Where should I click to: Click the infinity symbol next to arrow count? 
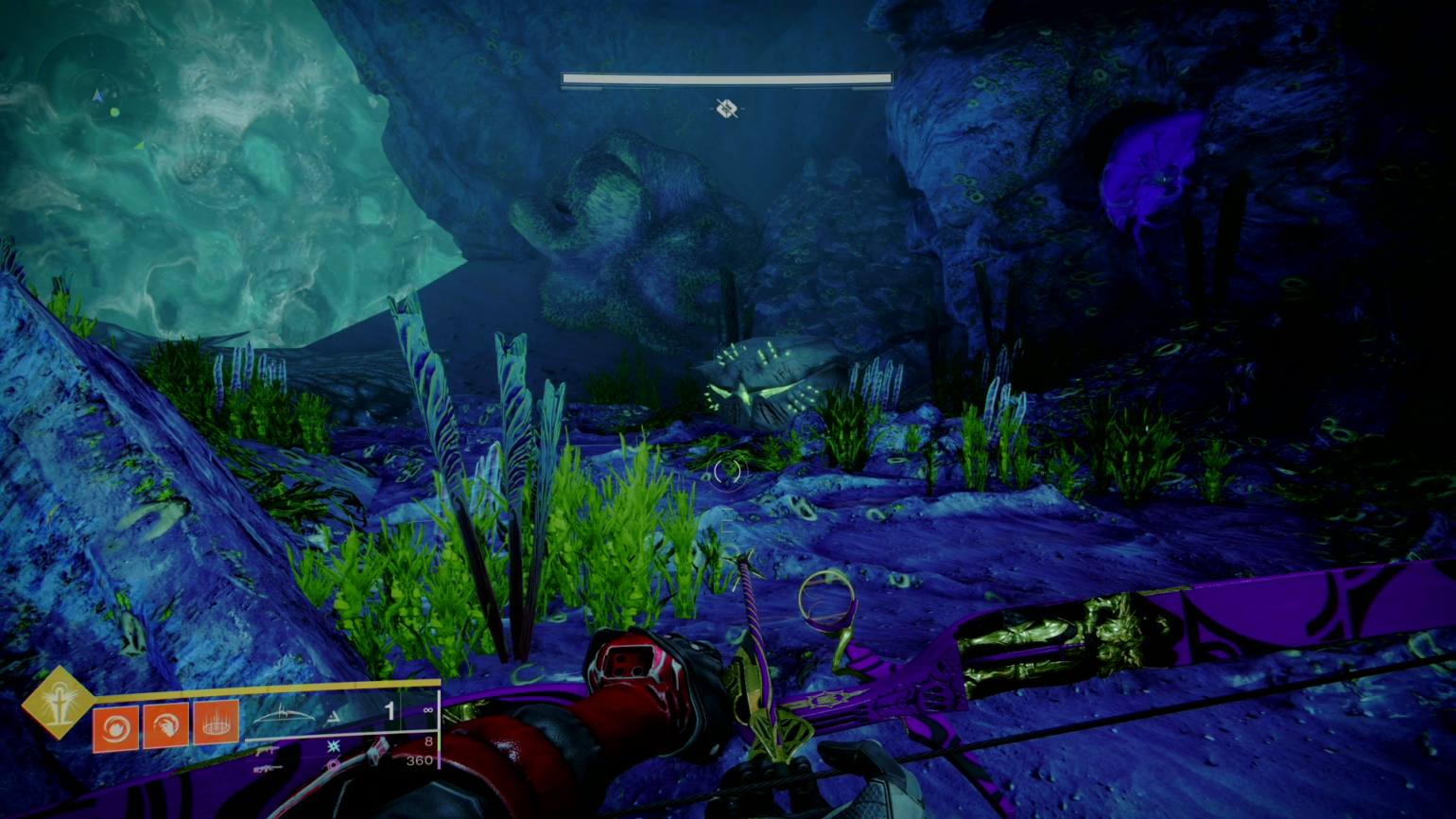428,710
